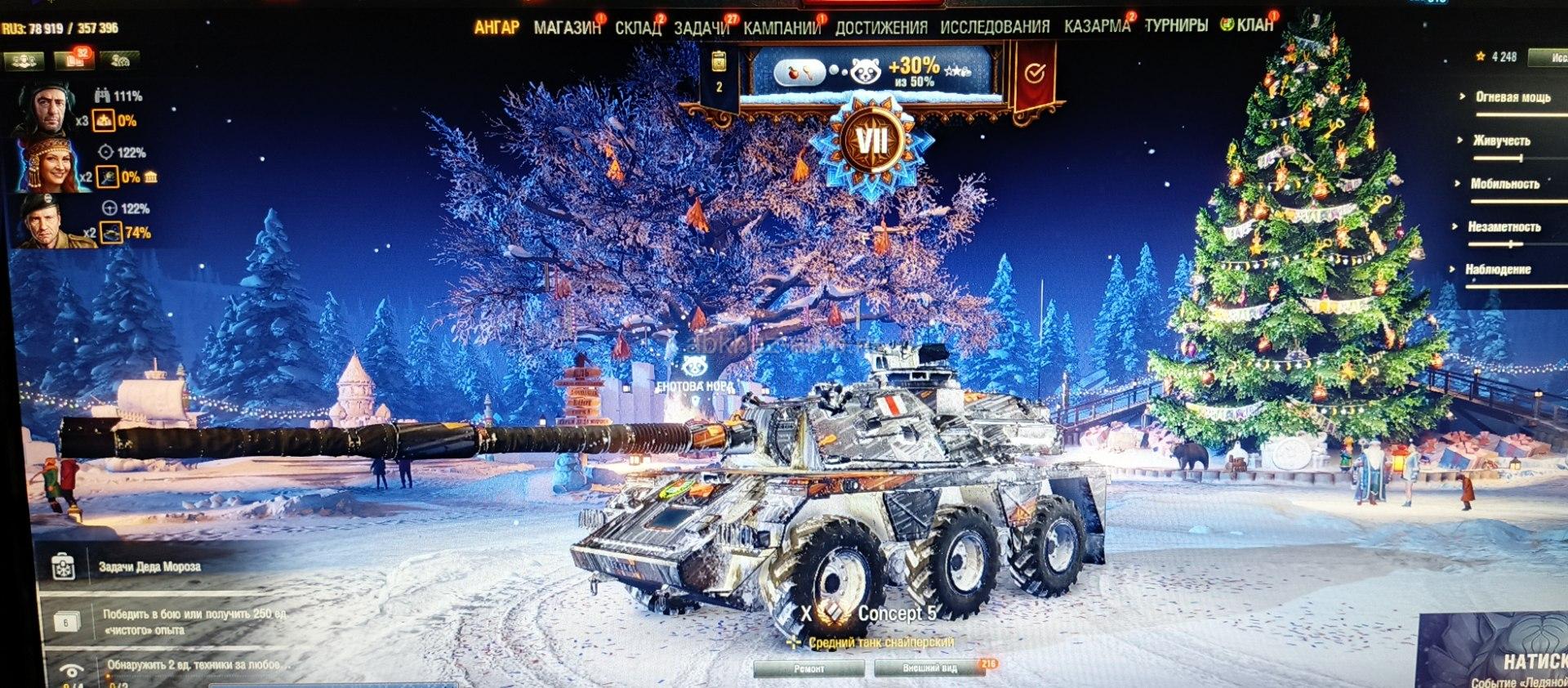Open the Турниры tab
The height and width of the screenshot is (688, 1568).
[1175, 25]
